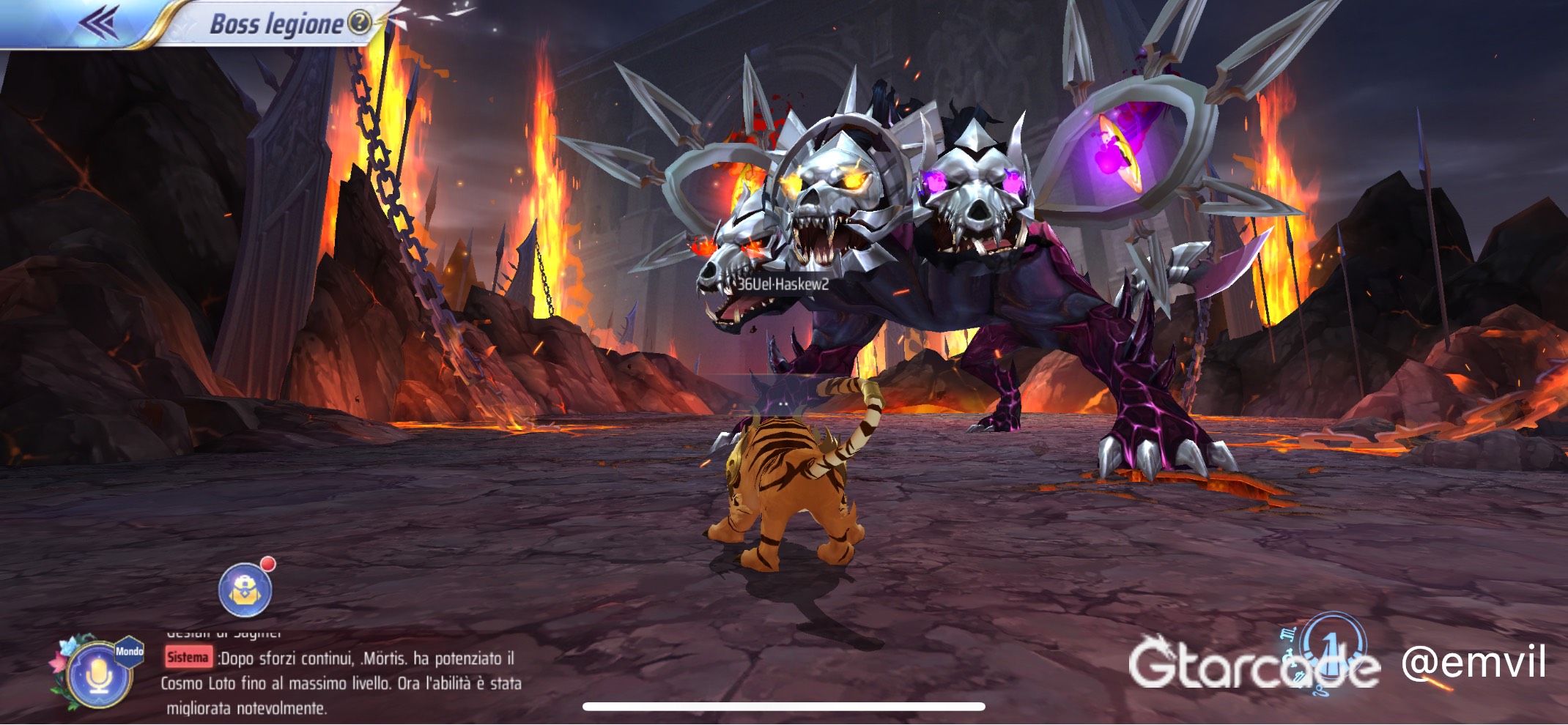Go back using the double-arrow button

[x=99, y=22]
